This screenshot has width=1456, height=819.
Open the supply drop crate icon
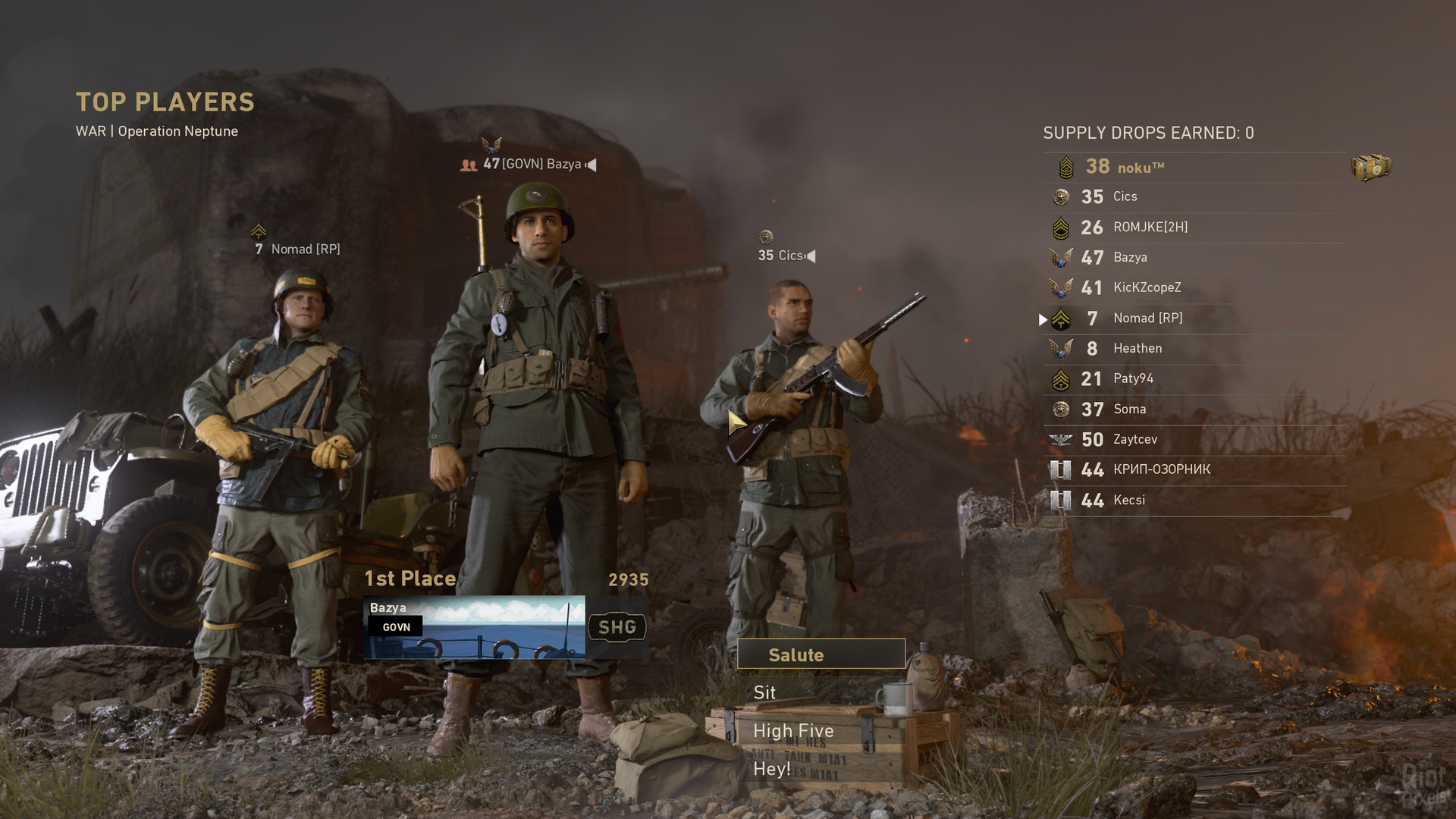point(1371,168)
